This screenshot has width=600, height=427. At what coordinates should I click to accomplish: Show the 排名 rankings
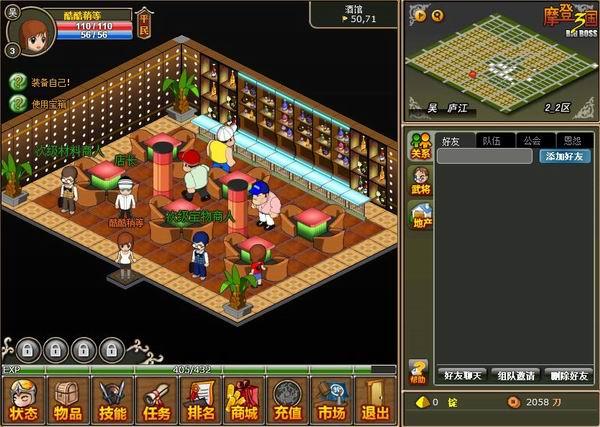click(200, 401)
